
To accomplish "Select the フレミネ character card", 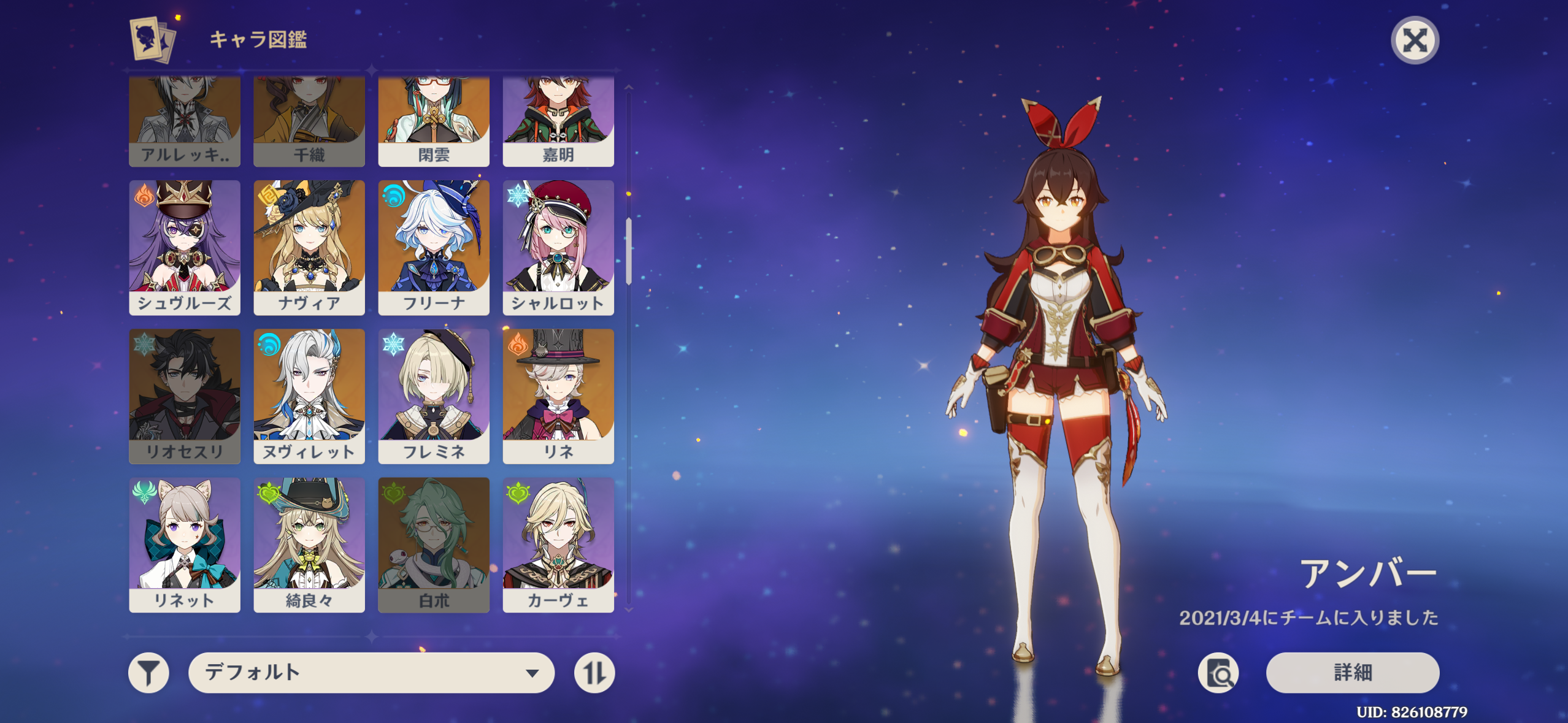I will coord(434,396).
